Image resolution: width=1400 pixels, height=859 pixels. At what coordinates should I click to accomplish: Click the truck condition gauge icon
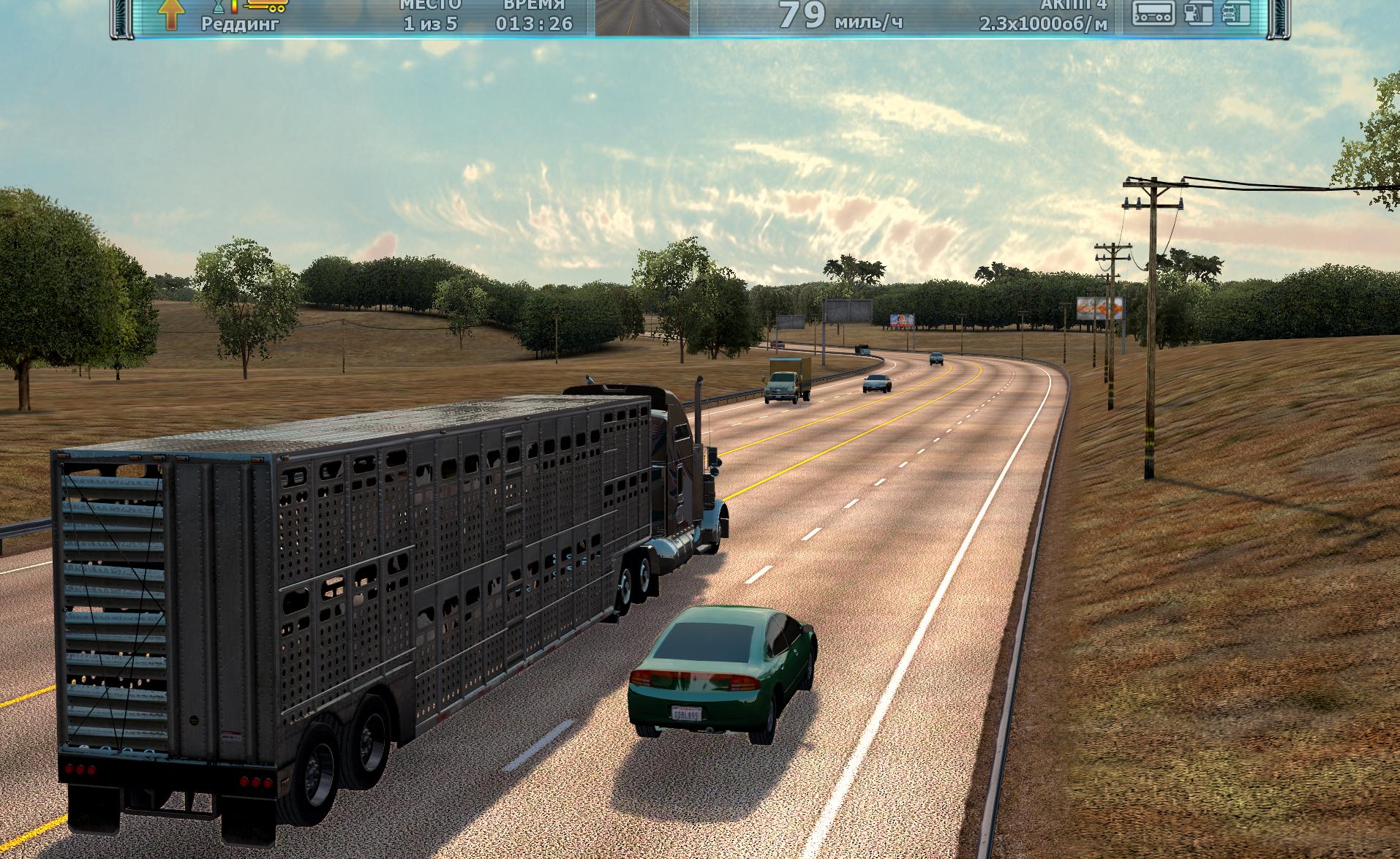(x=1235, y=13)
